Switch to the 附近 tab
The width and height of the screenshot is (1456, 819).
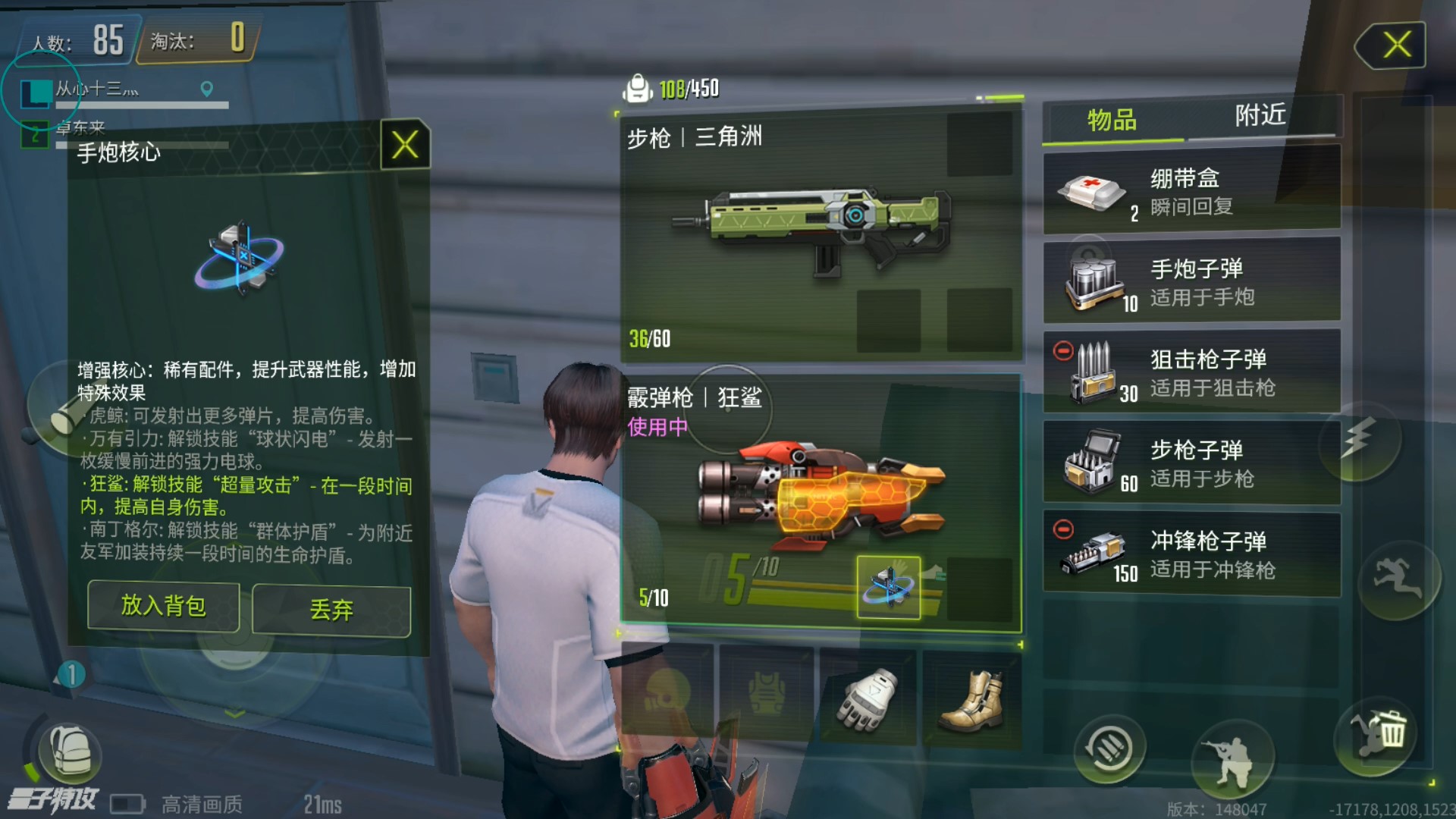point(1260,115)
